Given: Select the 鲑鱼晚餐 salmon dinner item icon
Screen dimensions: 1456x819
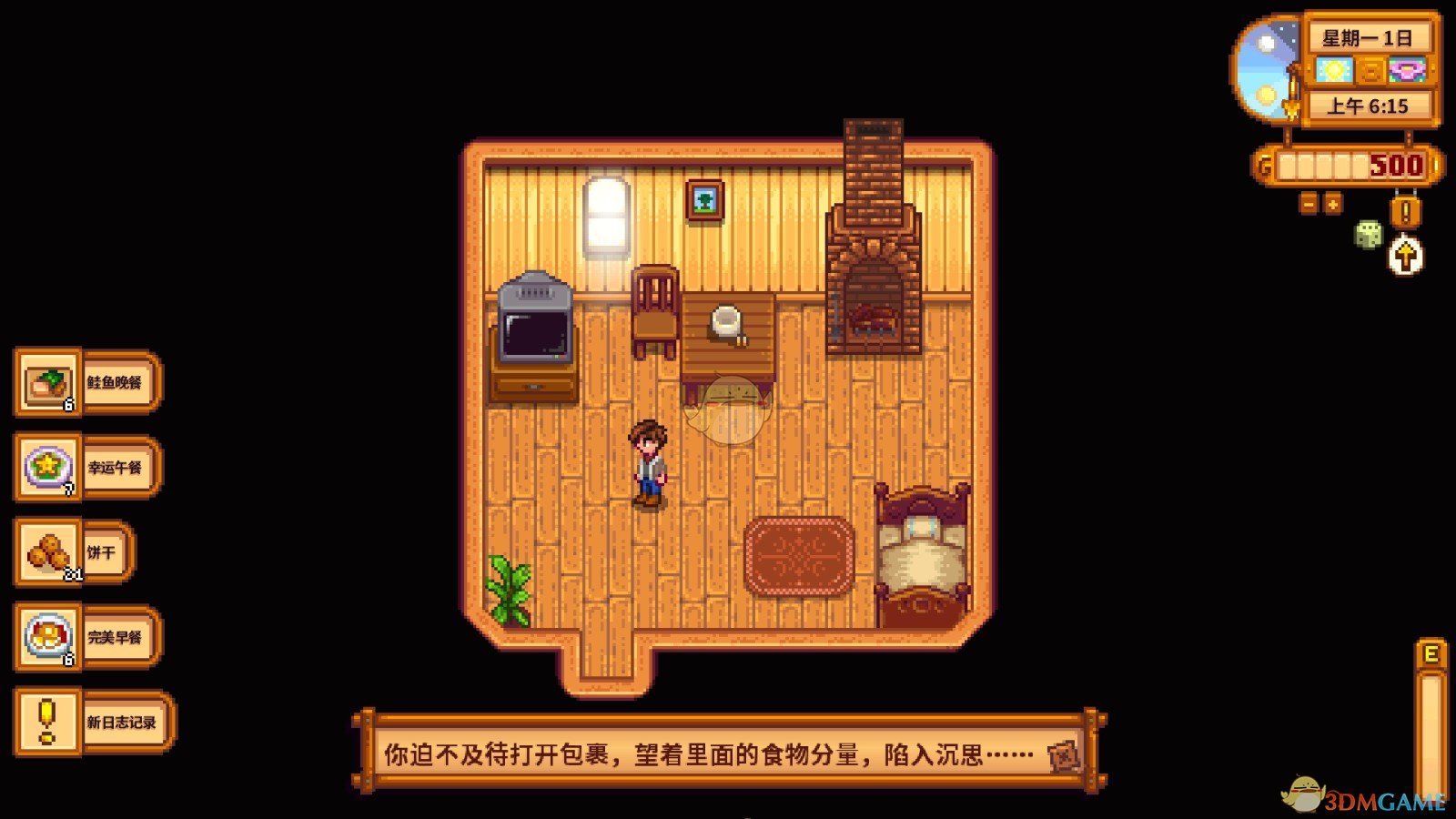Looking at the screenshot, I should tap(47, 382).
